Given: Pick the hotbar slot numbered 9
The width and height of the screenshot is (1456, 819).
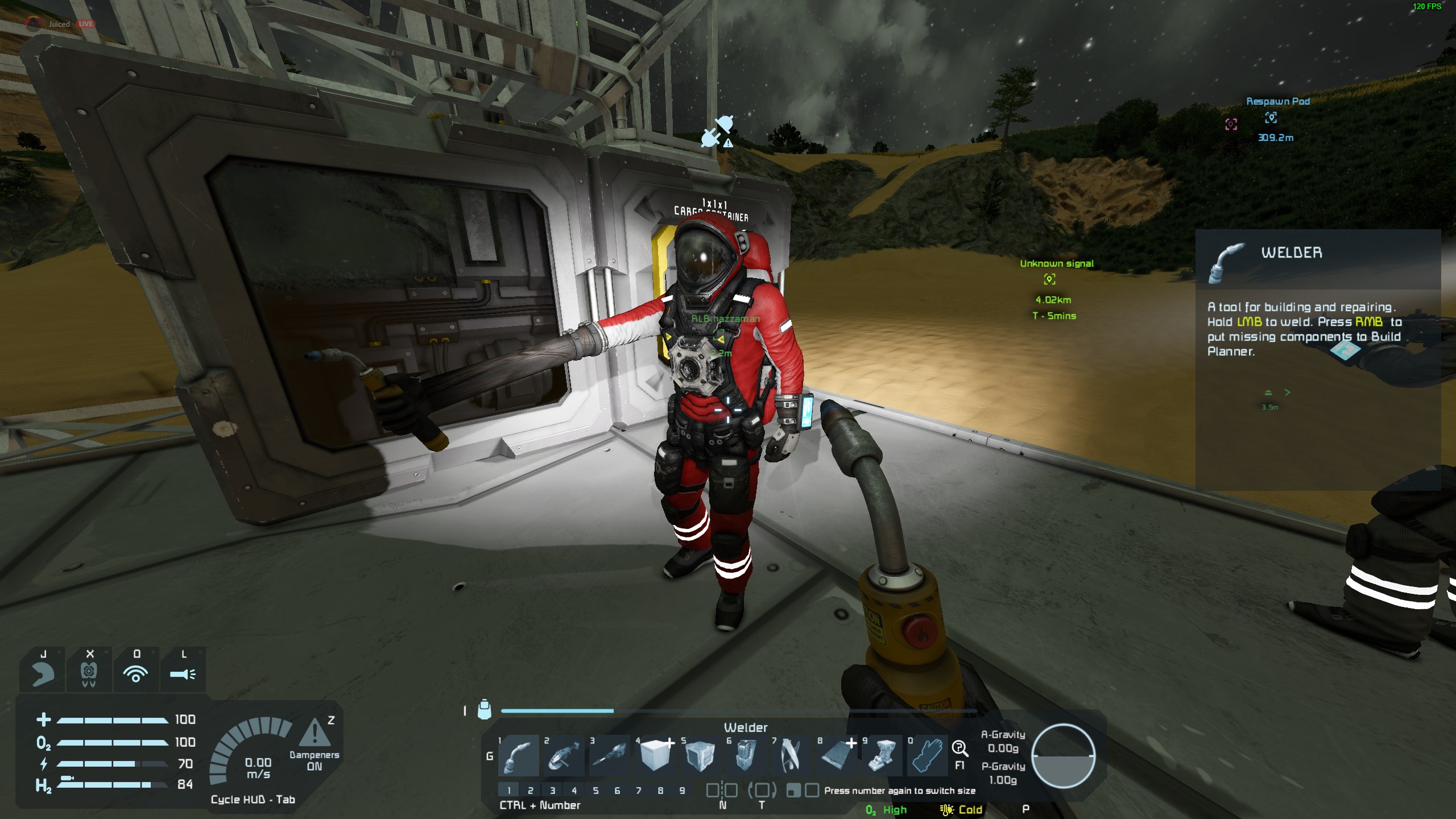Looking at the screenshot, I should pyautogui.click(x=882, y=756).
